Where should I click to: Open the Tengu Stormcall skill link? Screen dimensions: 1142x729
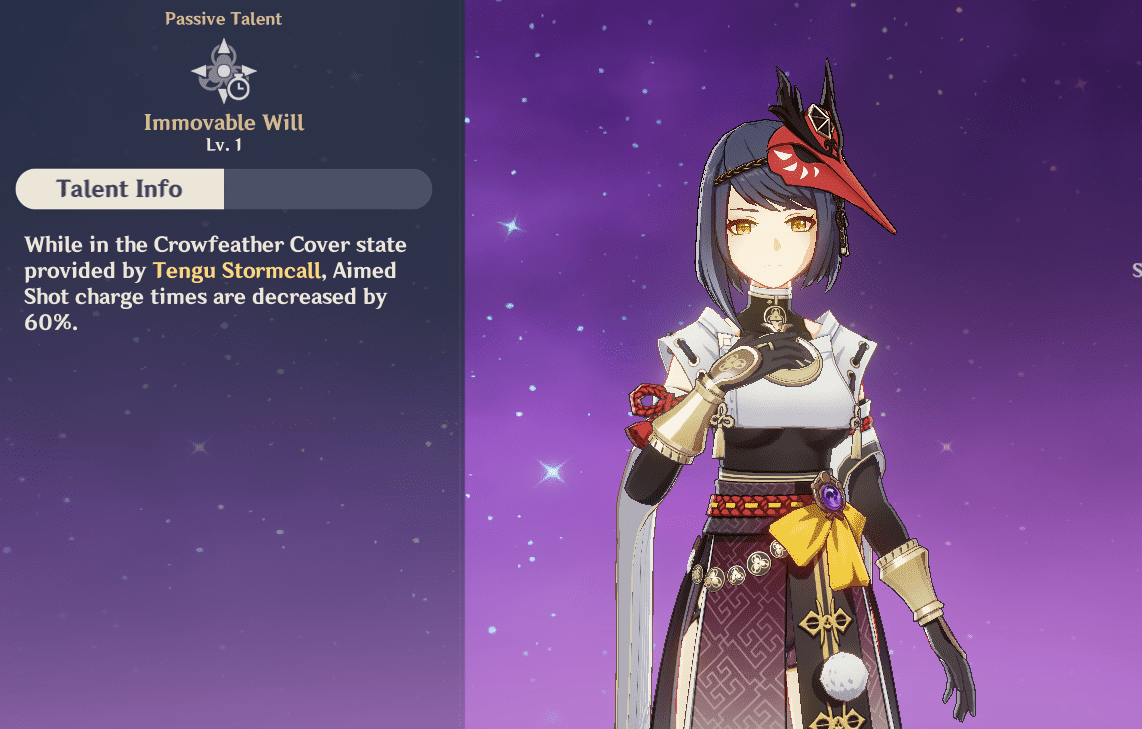coord(235,271)
